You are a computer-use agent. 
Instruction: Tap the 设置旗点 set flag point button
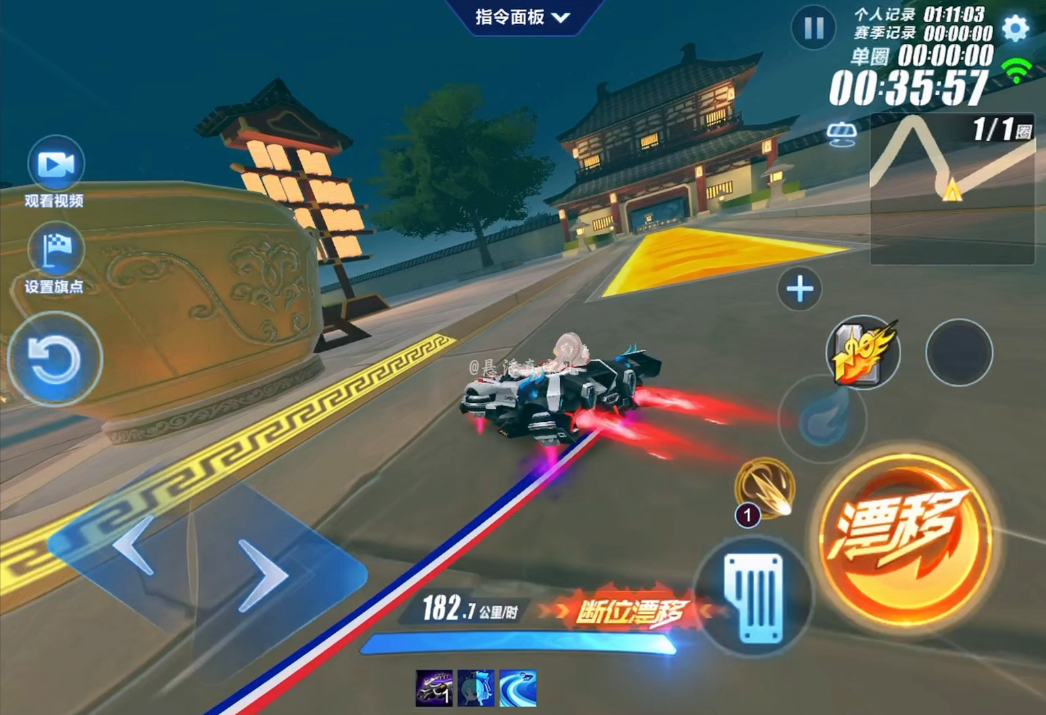pos(55,250)
